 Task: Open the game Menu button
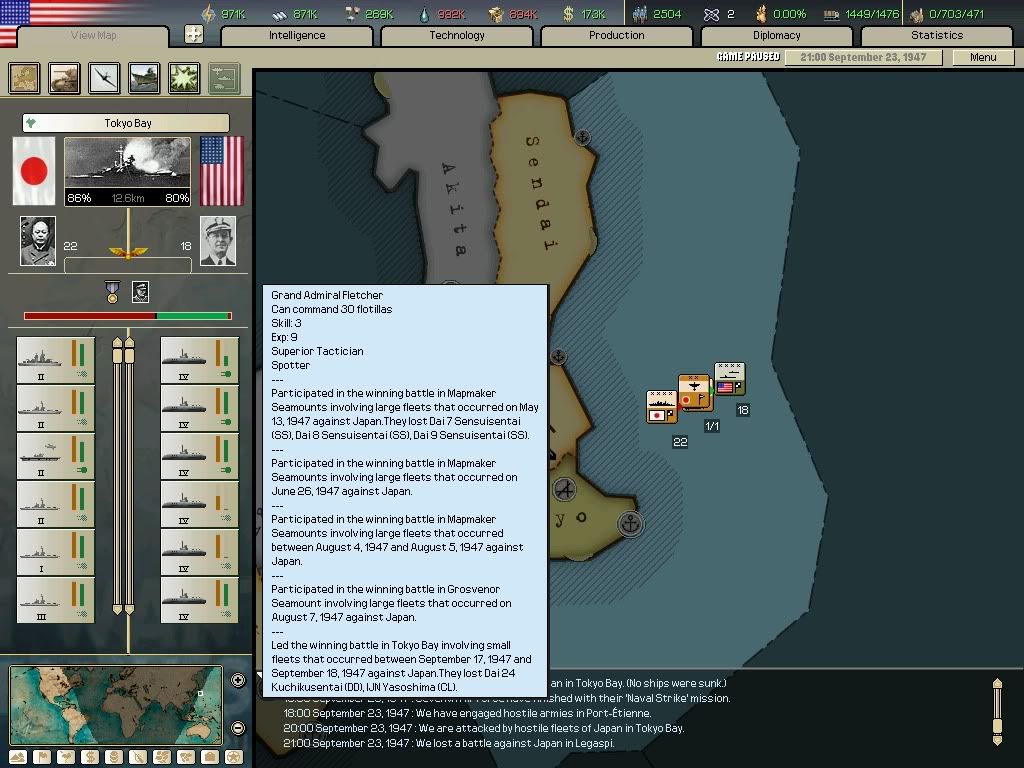[983, 57]
